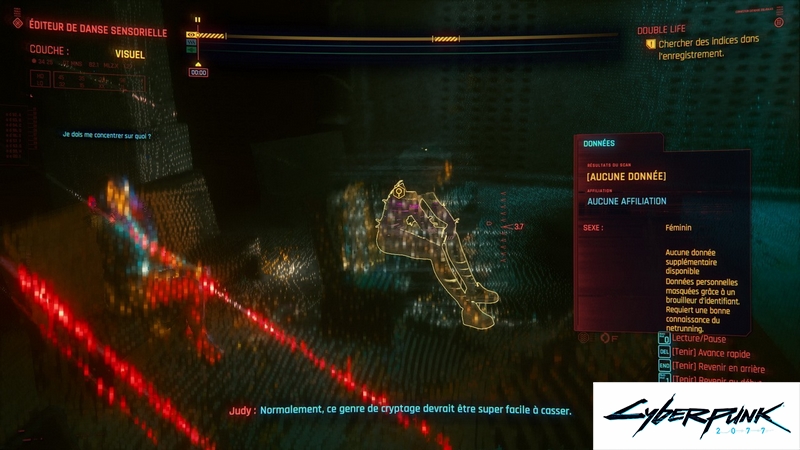Open the Données scan panel tab

[599, 143]
